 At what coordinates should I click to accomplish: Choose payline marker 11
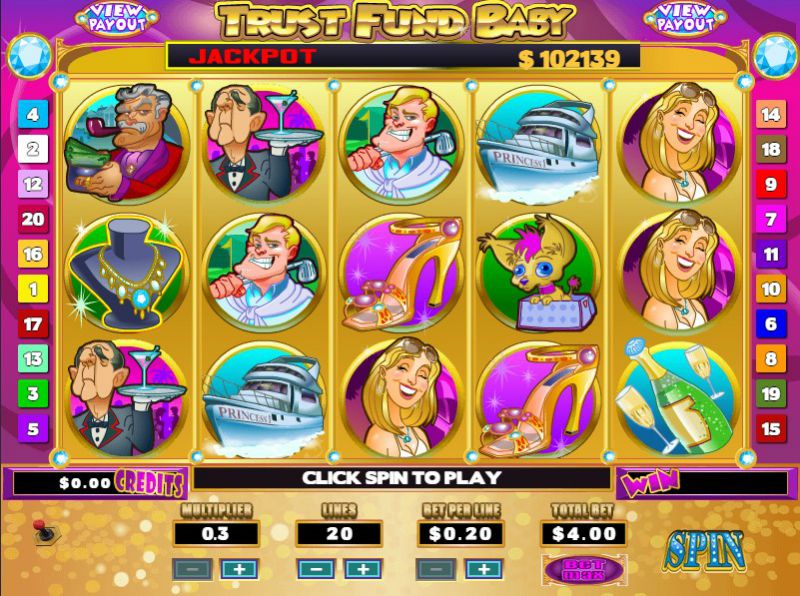[770, 255]
